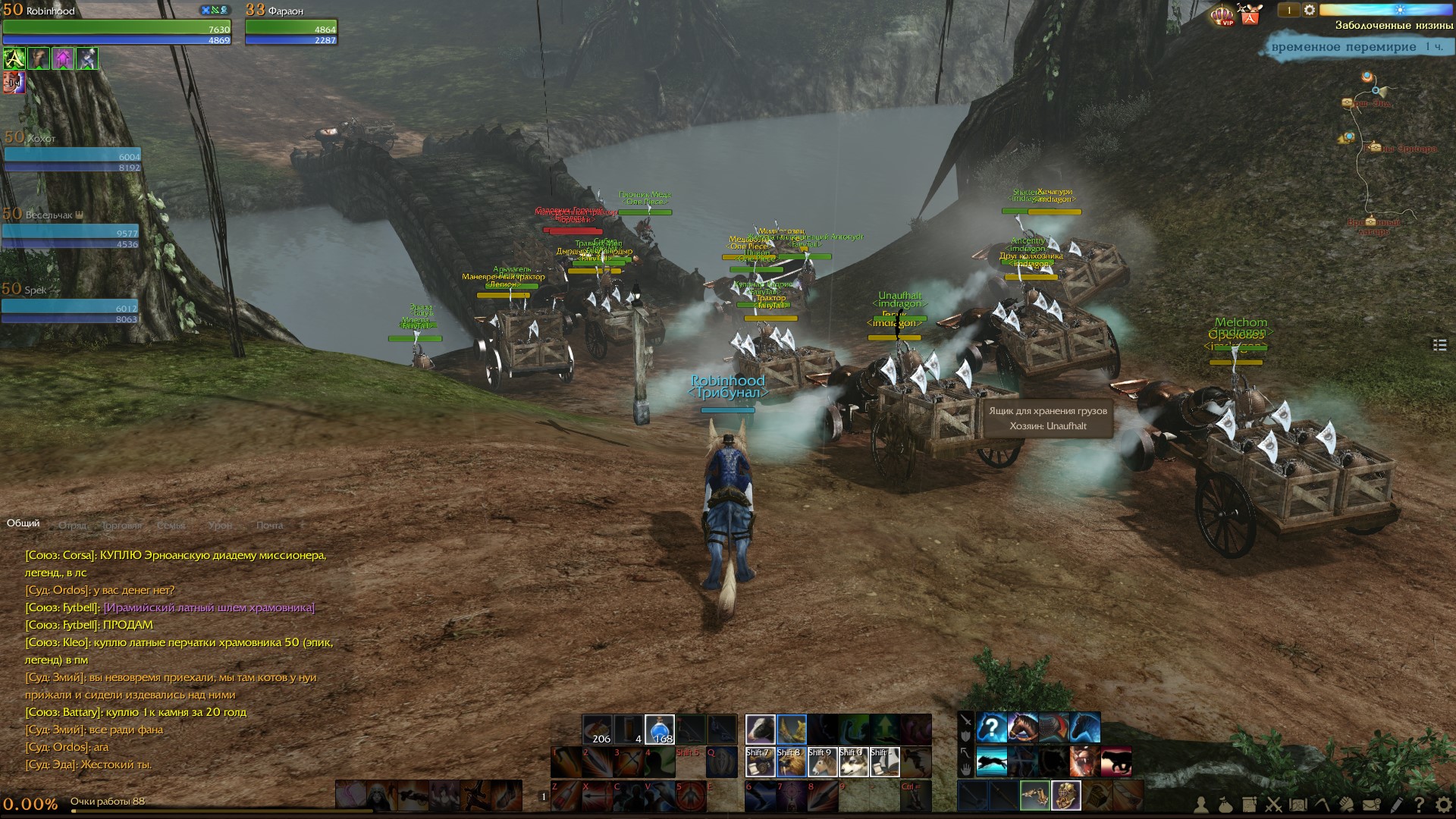Summon the horse mount on Shift 9
The image size is (1456, 819).
pyautogui.click(x=822, y=762)
